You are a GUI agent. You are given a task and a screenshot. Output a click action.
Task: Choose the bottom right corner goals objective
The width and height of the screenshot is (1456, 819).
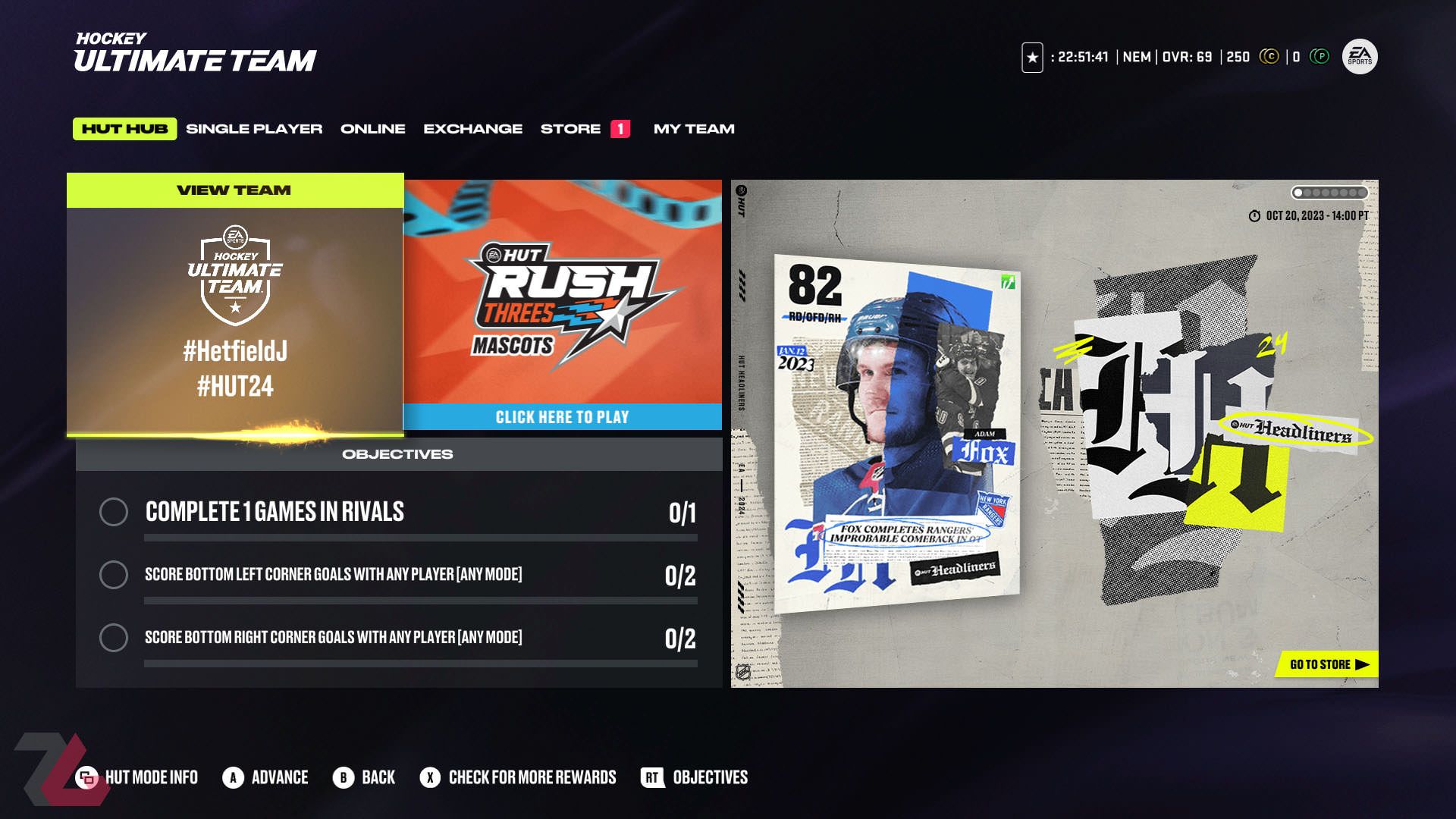click(397, 638)
